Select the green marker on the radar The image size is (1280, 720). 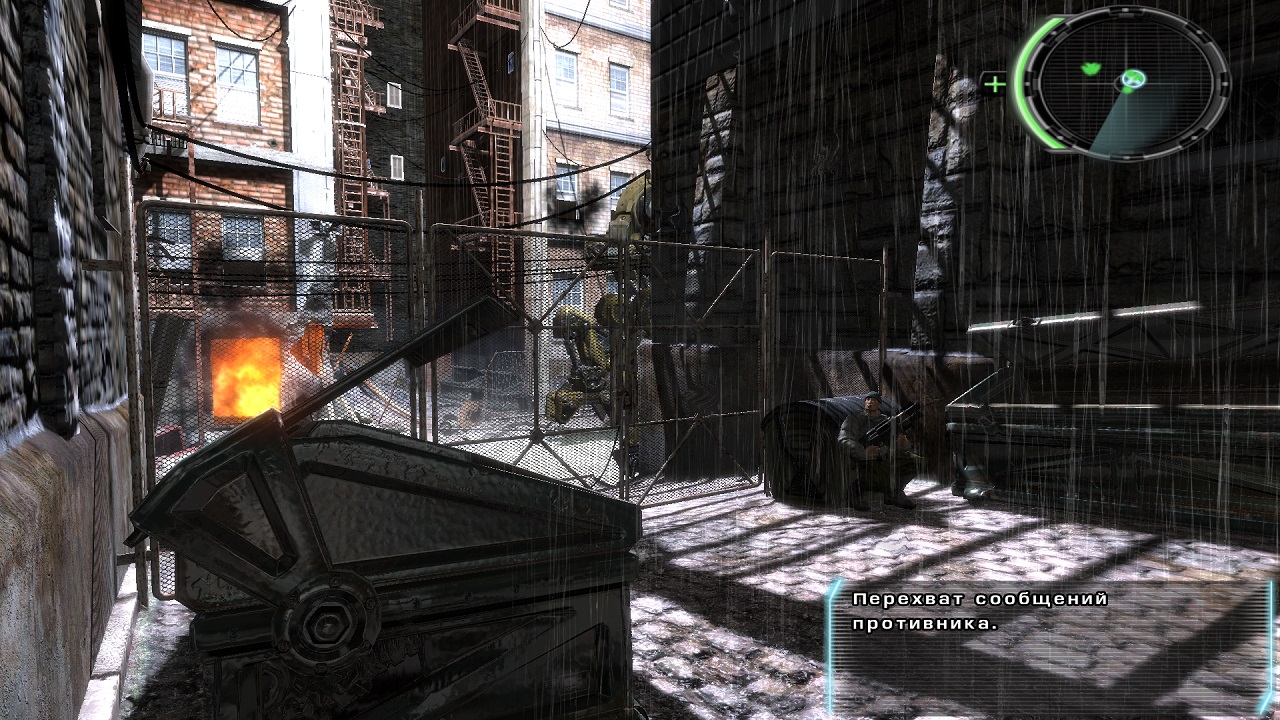coord(1090,69)
